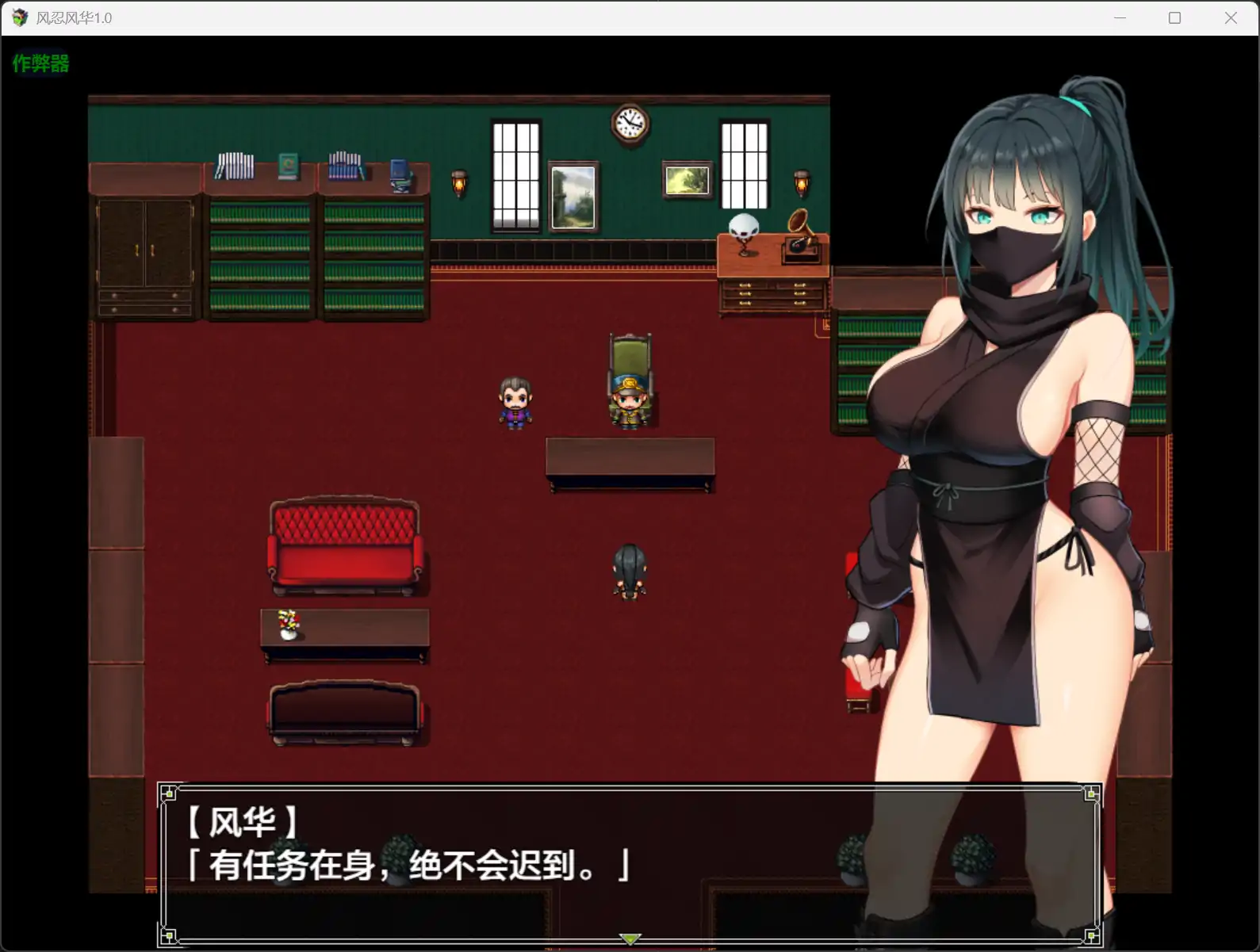
Task: Select the player character in the room center
Action: click(628, 571)
